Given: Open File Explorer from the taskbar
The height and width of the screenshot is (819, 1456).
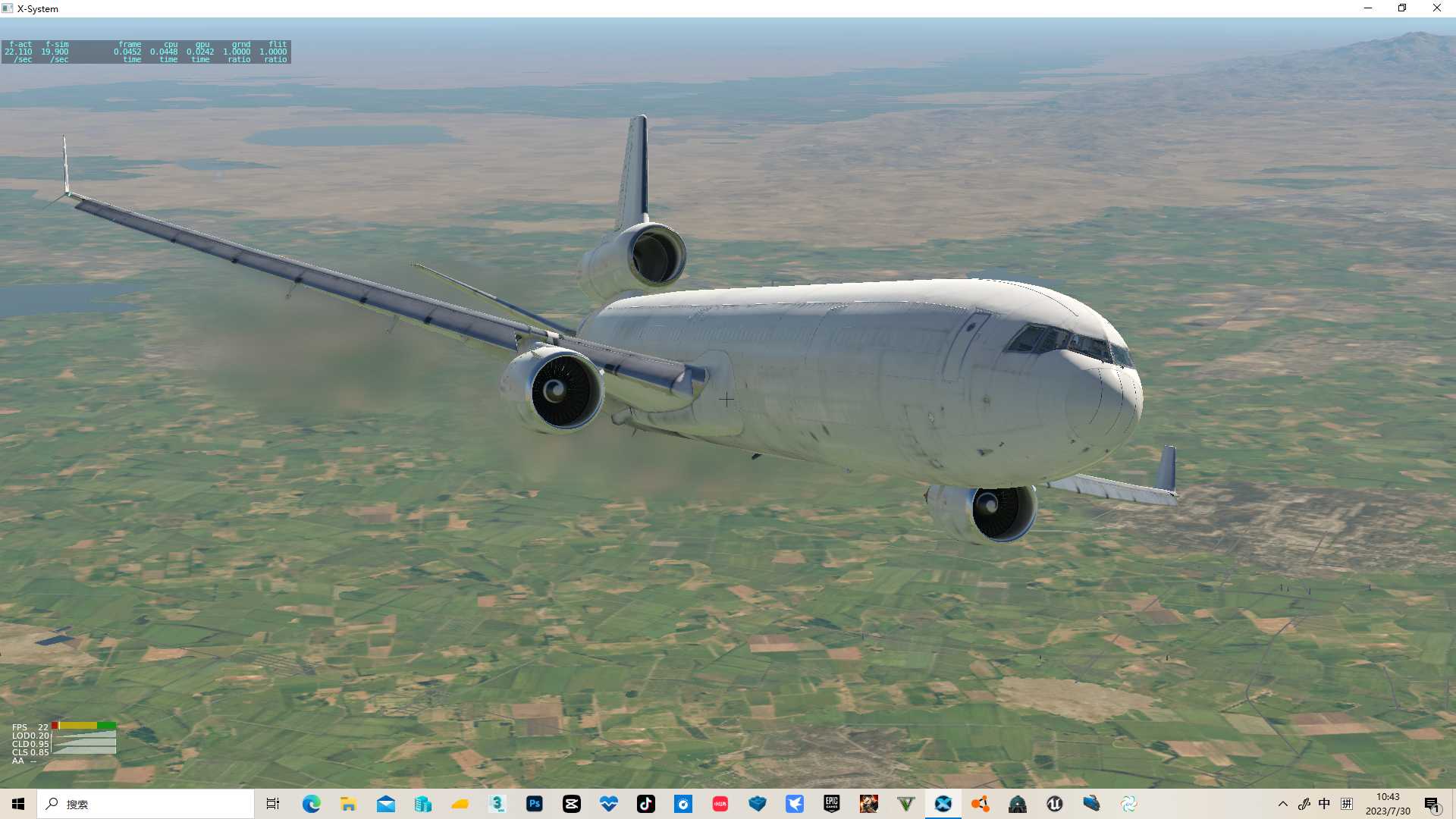Looking at the screenshot, I should (x=349, y=804).
